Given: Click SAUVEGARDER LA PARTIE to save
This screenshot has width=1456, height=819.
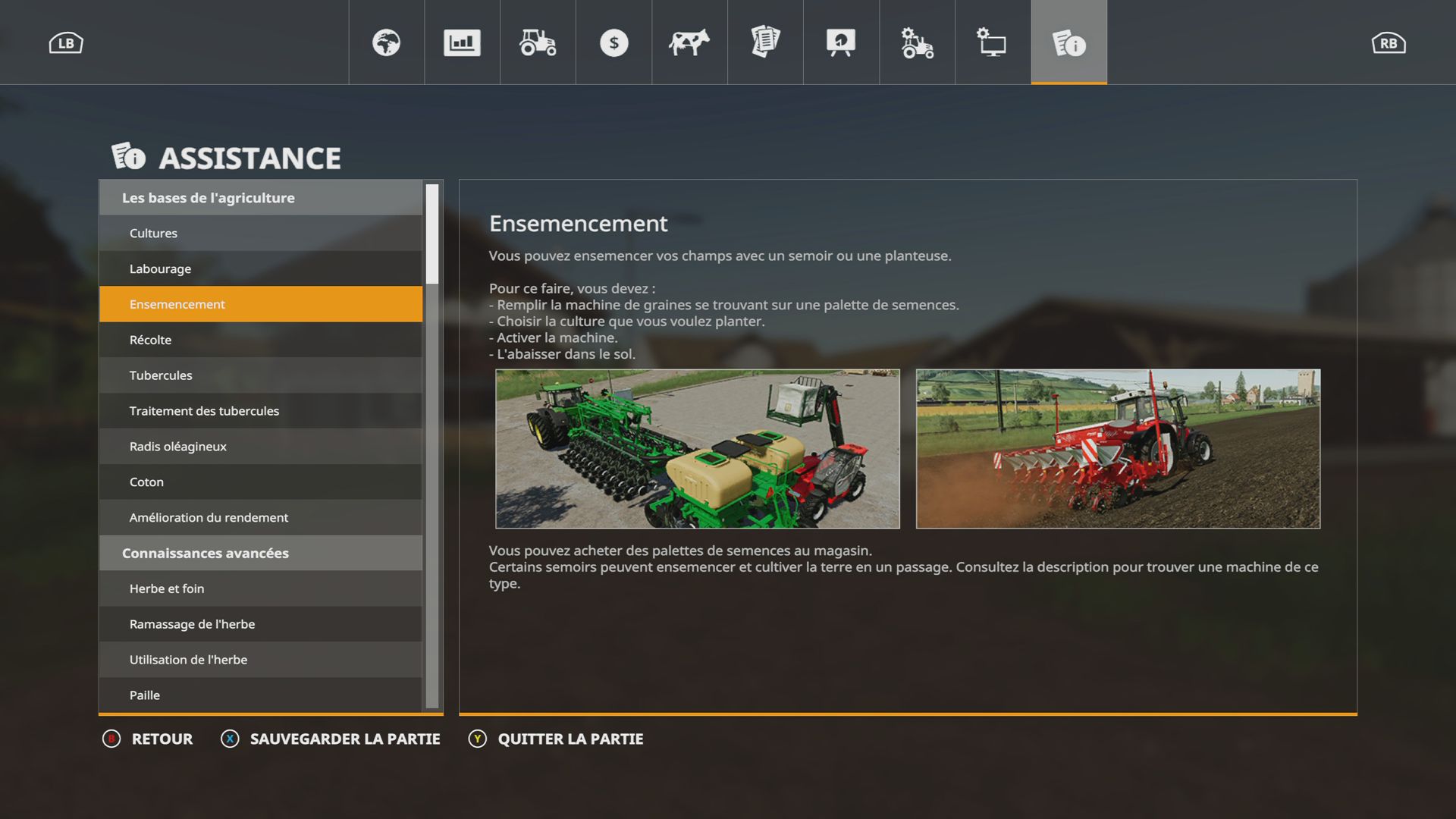Looking at the screenshot, I should point(331,739).
